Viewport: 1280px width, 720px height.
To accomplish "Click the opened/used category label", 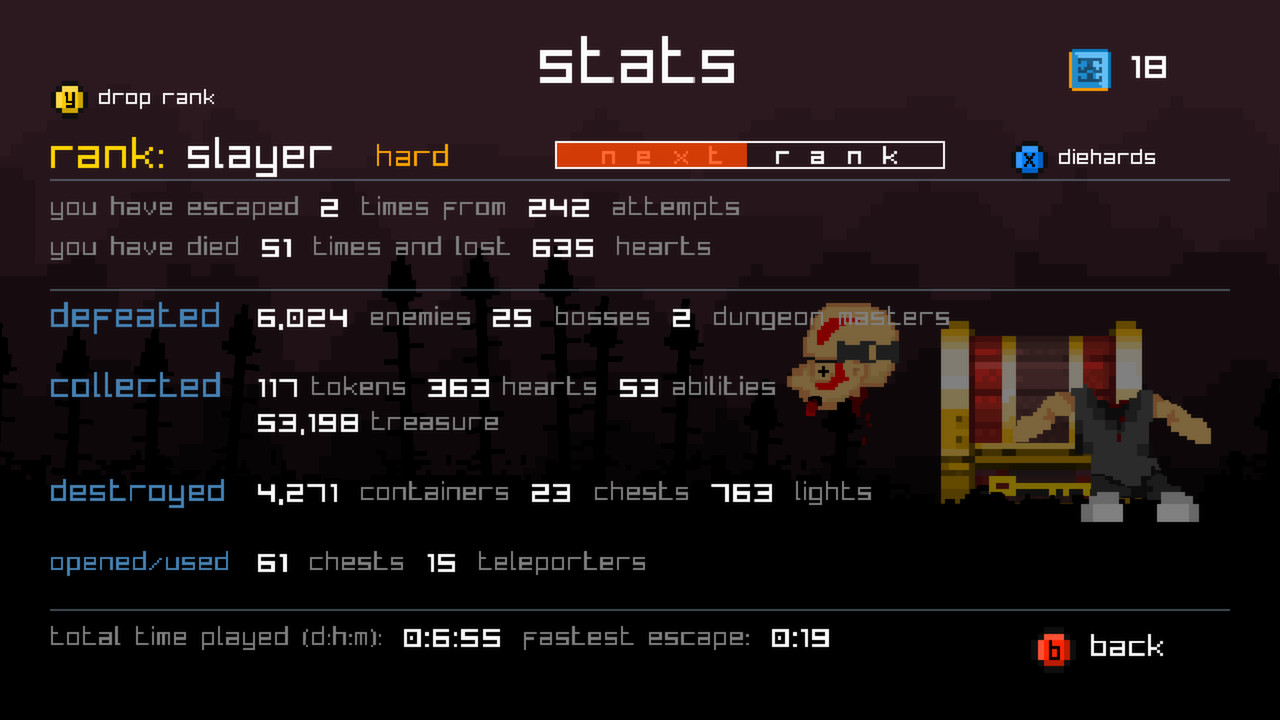I will pos(140,562).
